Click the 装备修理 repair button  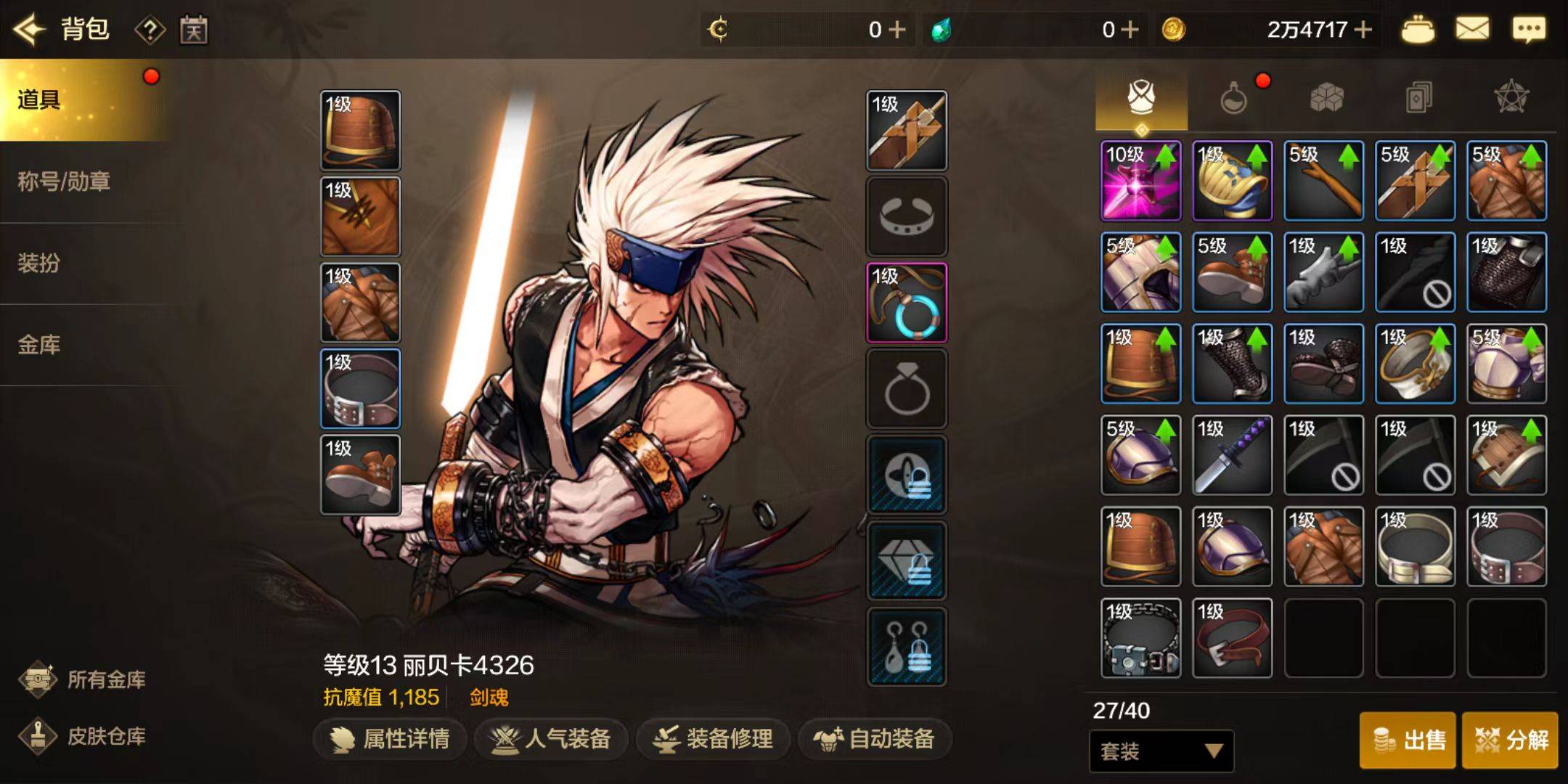(x=714, y=739)
